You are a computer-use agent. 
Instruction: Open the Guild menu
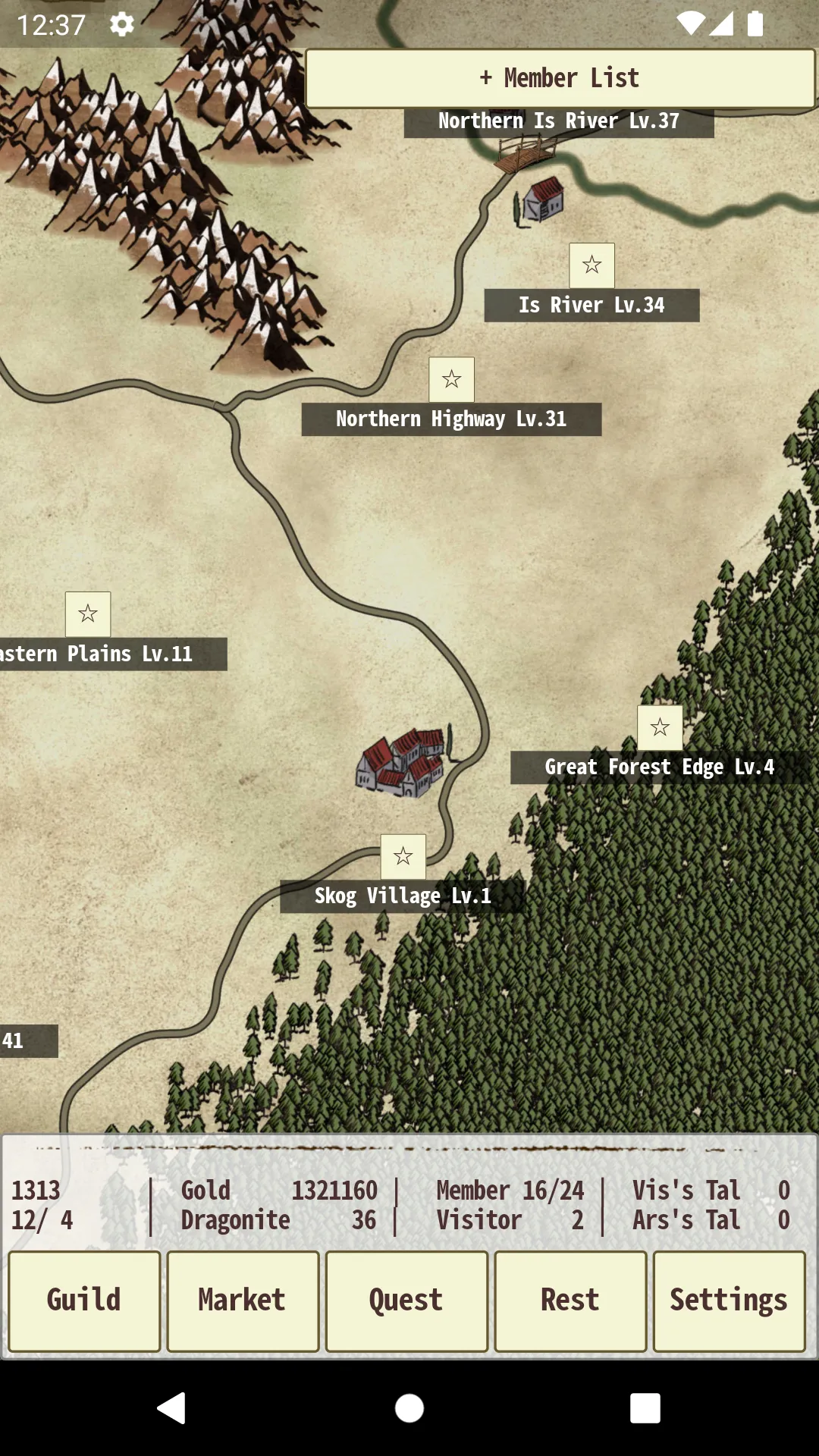[x=84, y=1301]
